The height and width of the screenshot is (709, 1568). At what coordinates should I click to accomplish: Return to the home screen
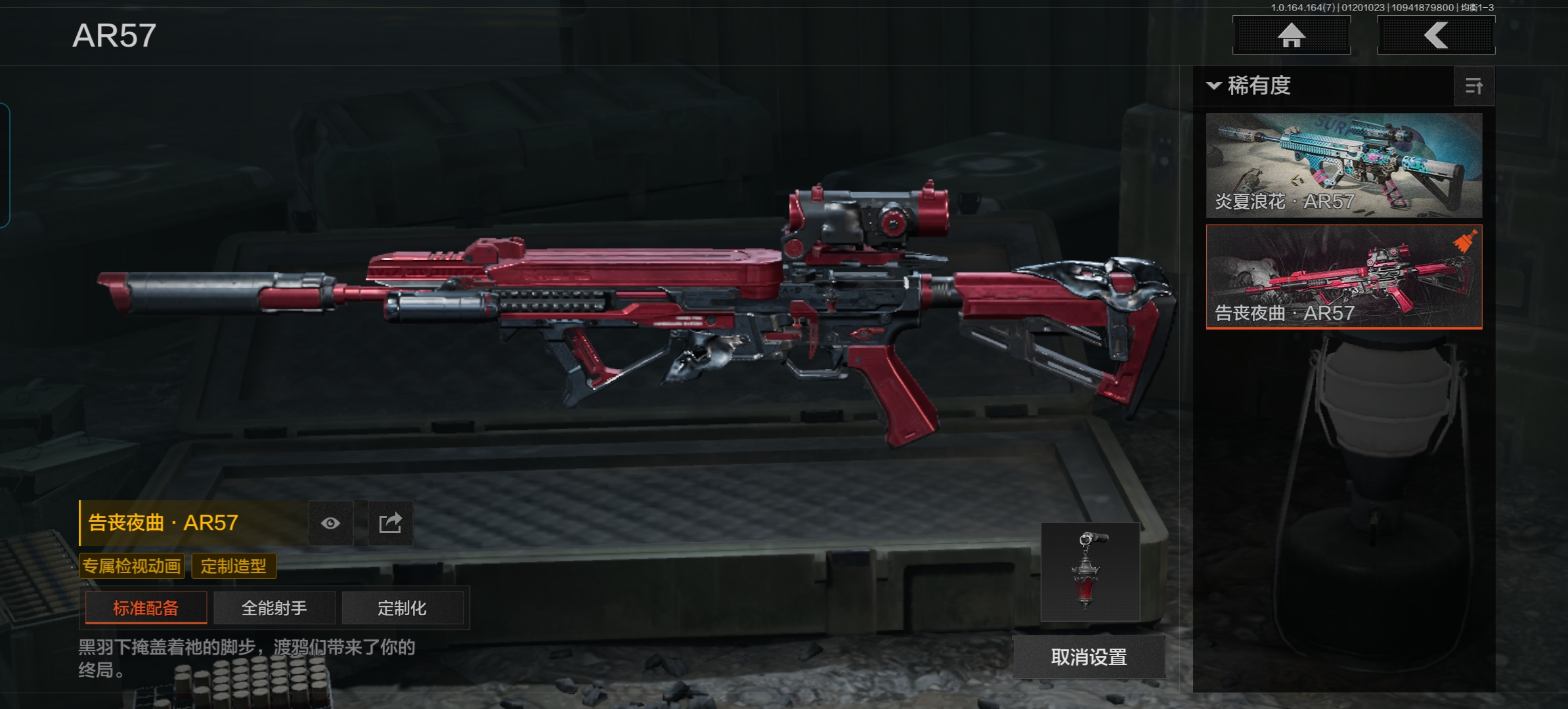pyautogui.click(x=1291, y=35)
